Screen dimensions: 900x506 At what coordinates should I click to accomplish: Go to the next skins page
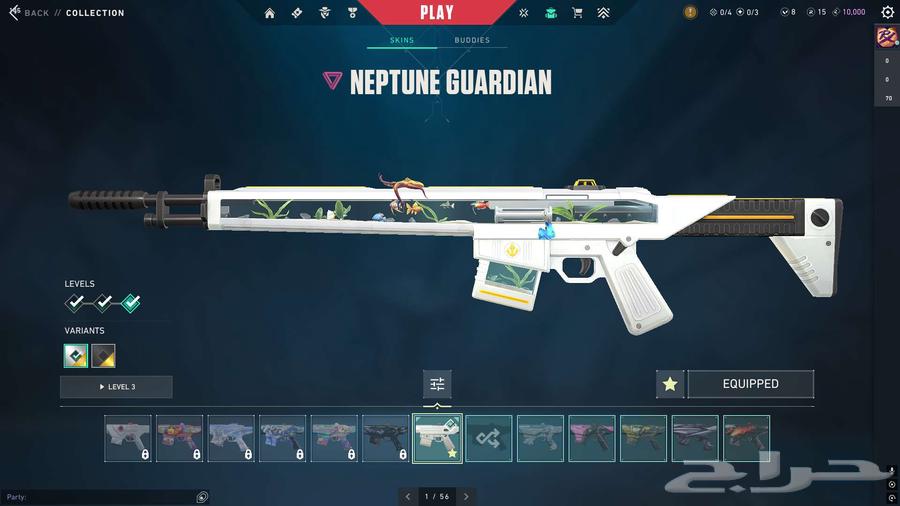tap(466, 496)
